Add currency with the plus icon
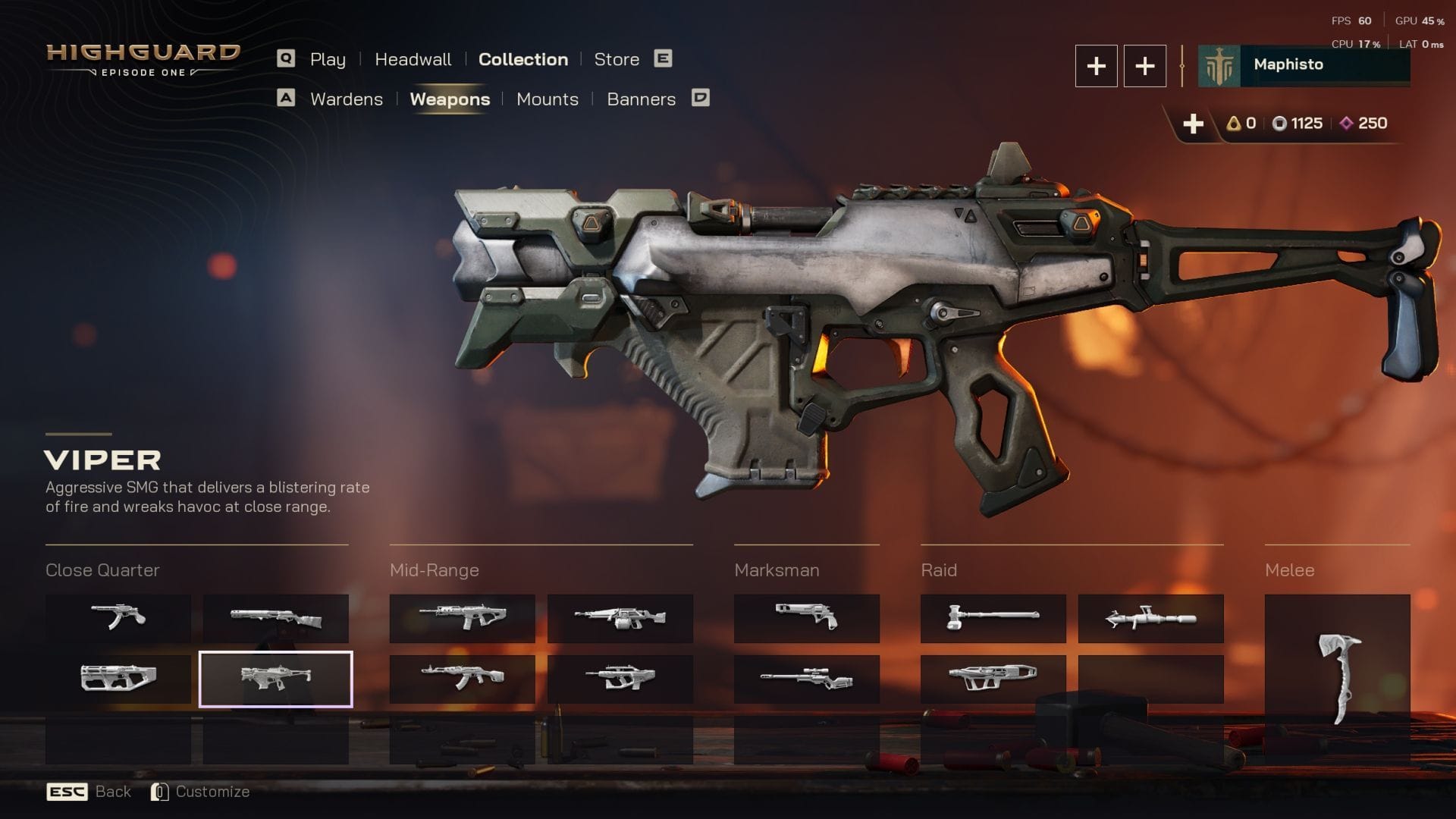The height and width of the screenshot is (819, 1456). point(1193,124)
